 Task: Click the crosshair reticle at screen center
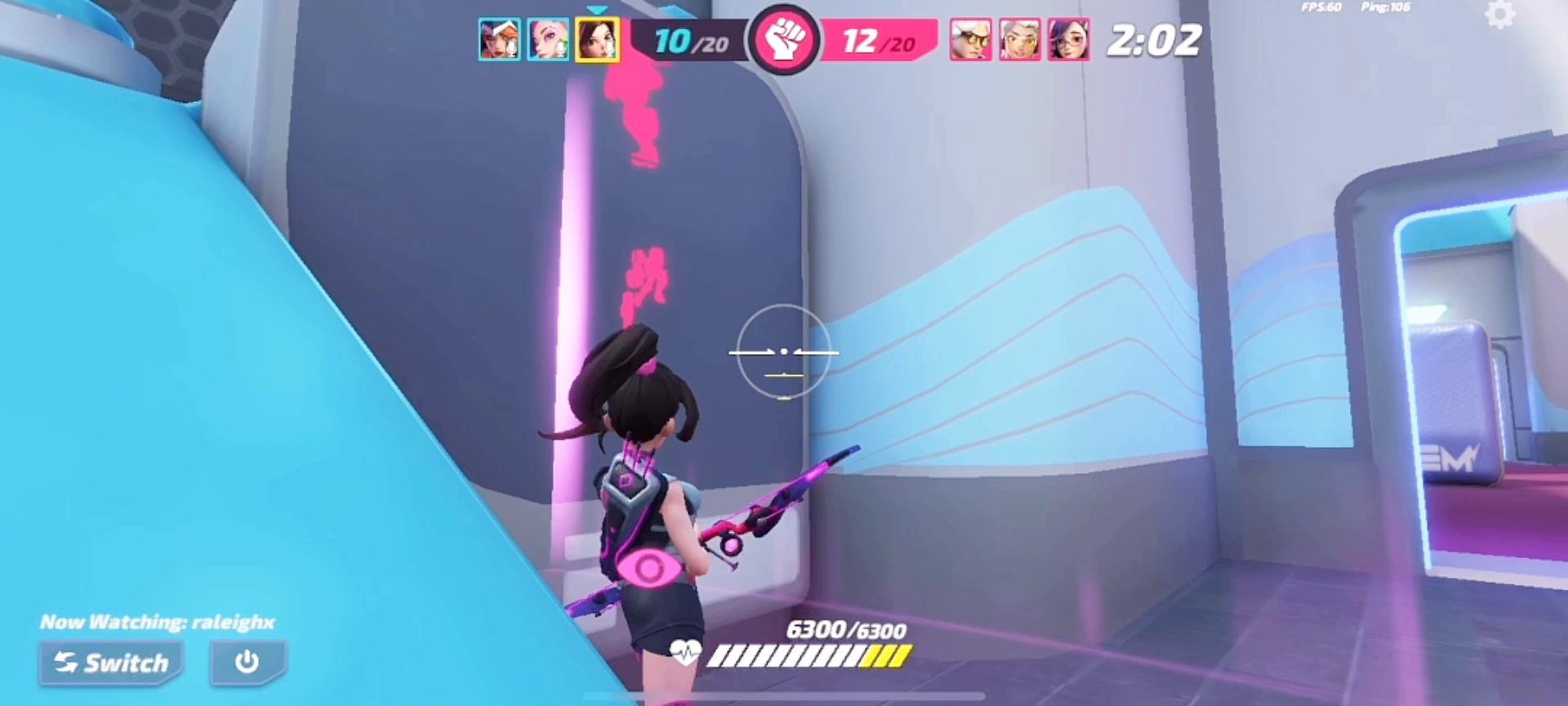(x=784, y=353)
